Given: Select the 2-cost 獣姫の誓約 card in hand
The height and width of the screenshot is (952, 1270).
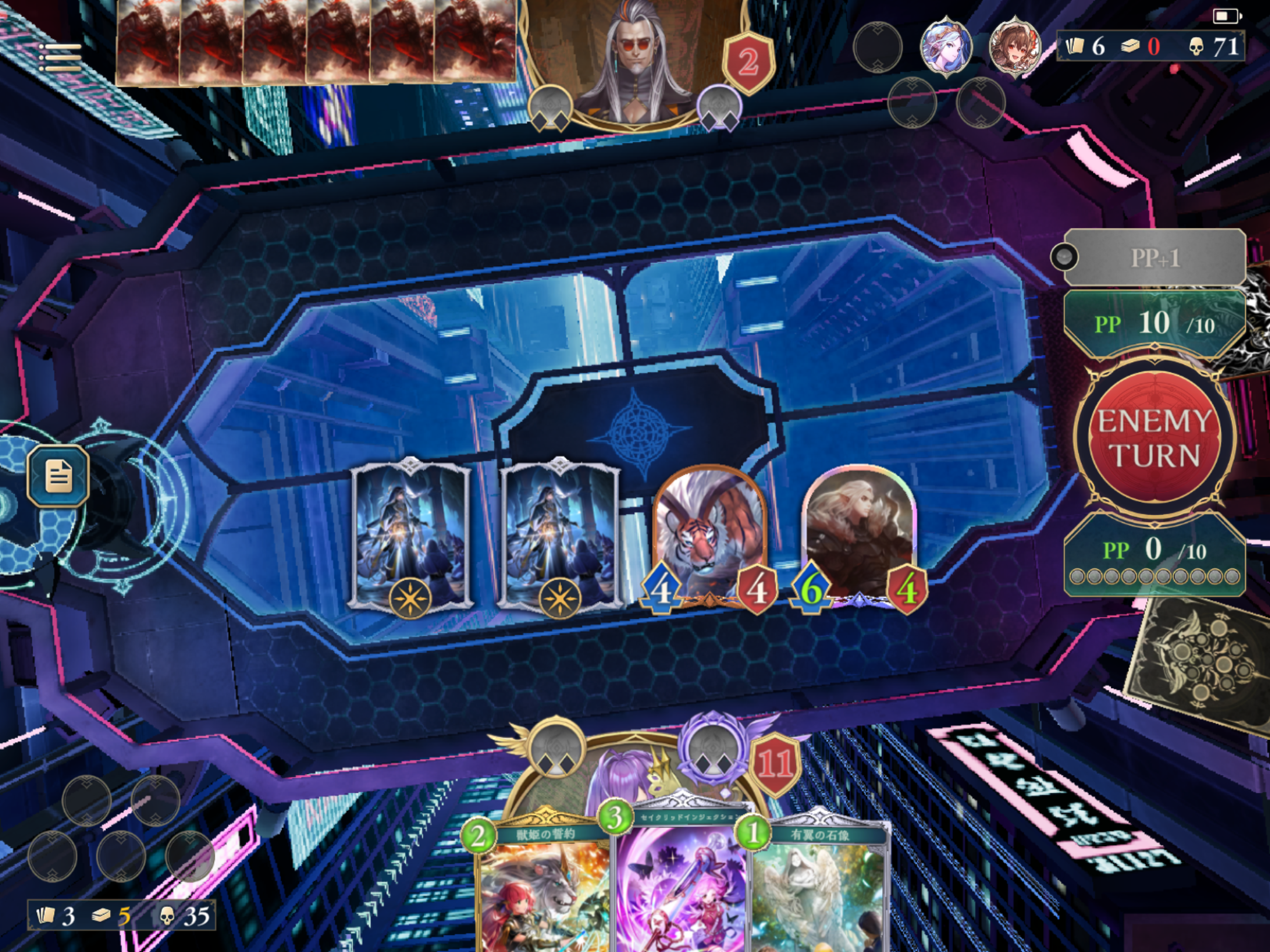Looking at the screenshot, I should tap(544, 887).
